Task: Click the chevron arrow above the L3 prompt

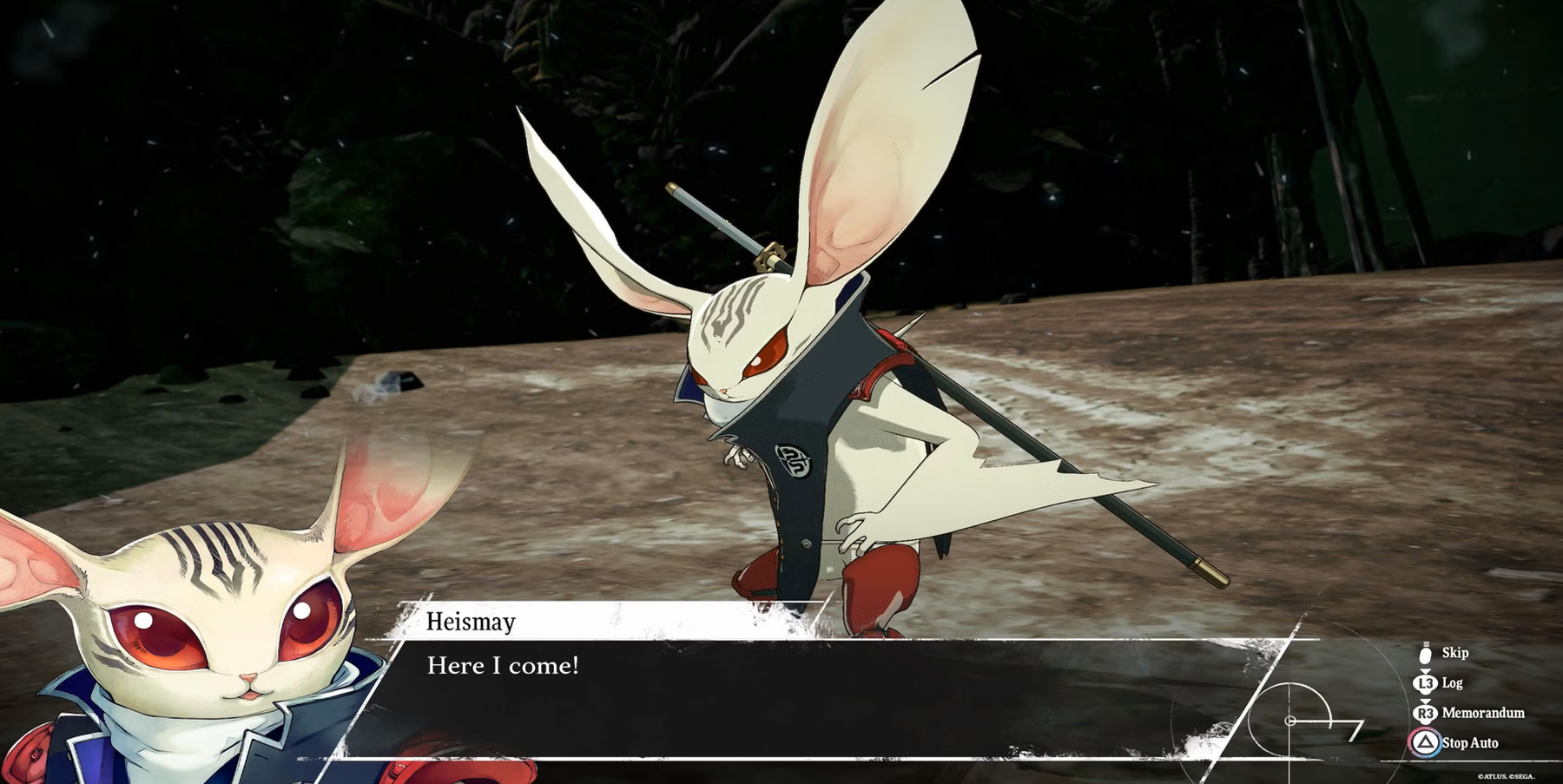Action: (x=1425, y=670)
